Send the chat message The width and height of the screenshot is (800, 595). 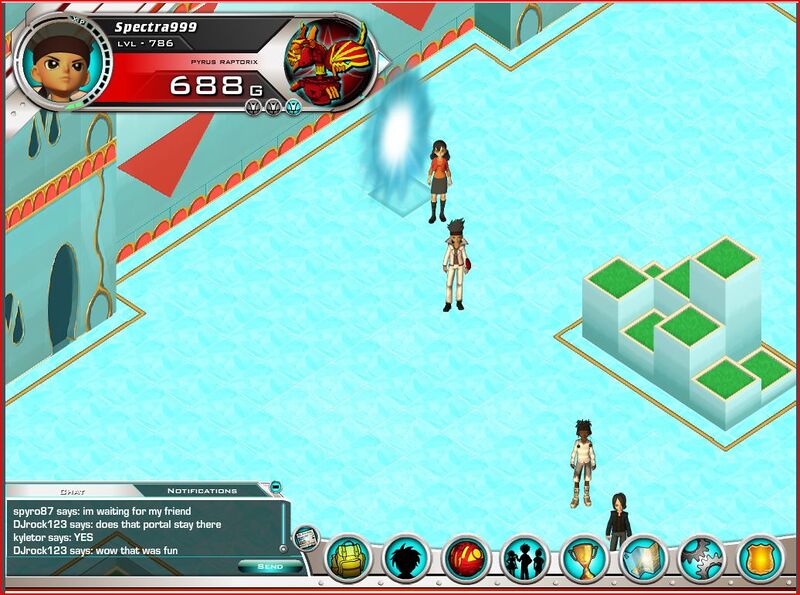[270, 566]
